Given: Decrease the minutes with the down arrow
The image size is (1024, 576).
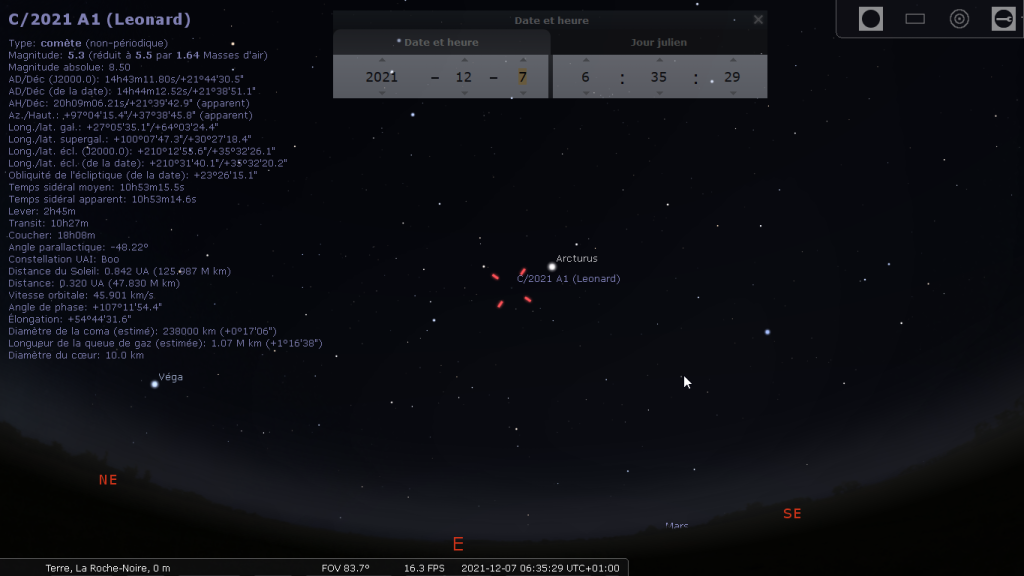Looking at the screenshot, I should click(658, 93).
